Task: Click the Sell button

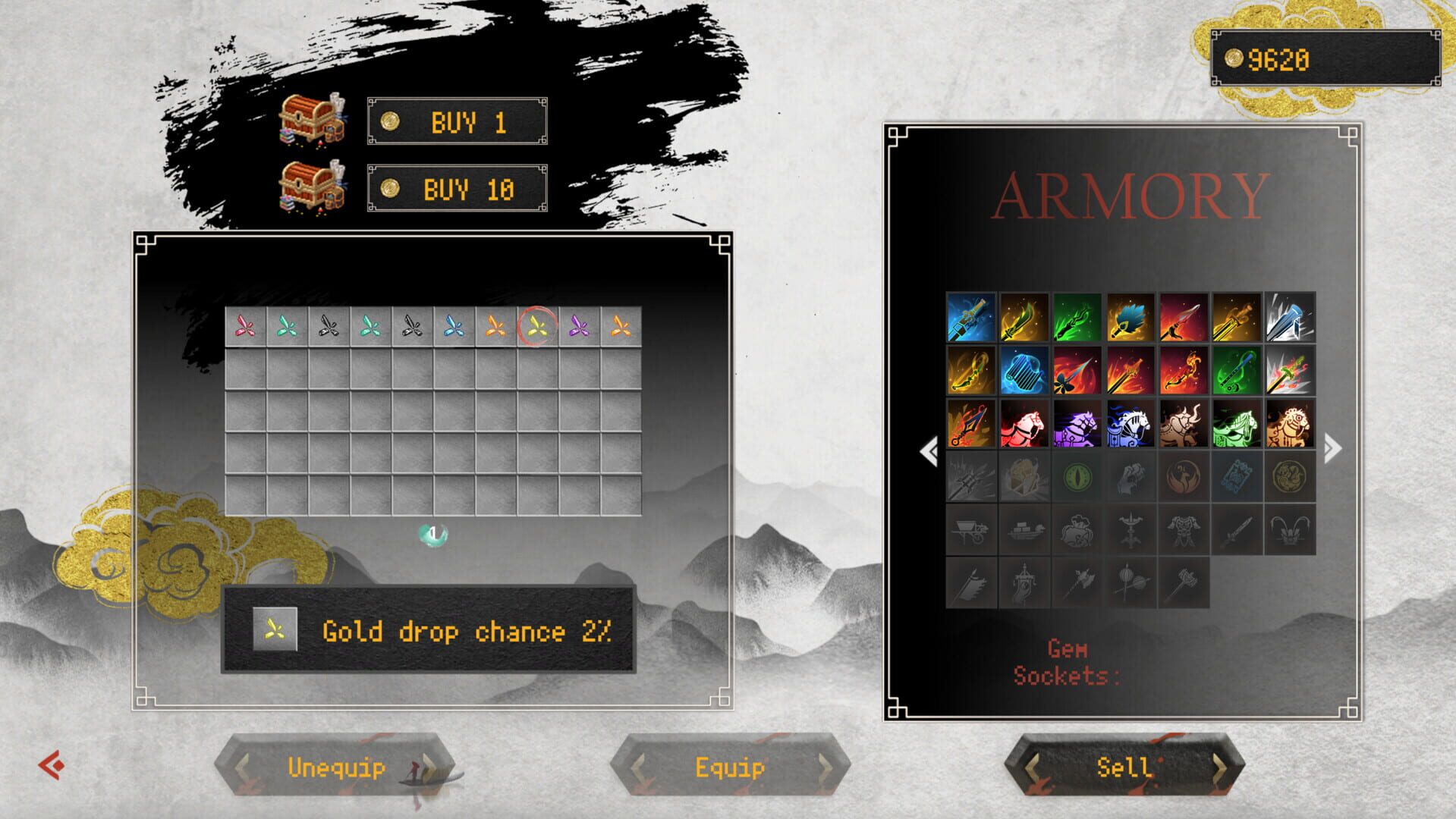Action: click(1122, 768)
